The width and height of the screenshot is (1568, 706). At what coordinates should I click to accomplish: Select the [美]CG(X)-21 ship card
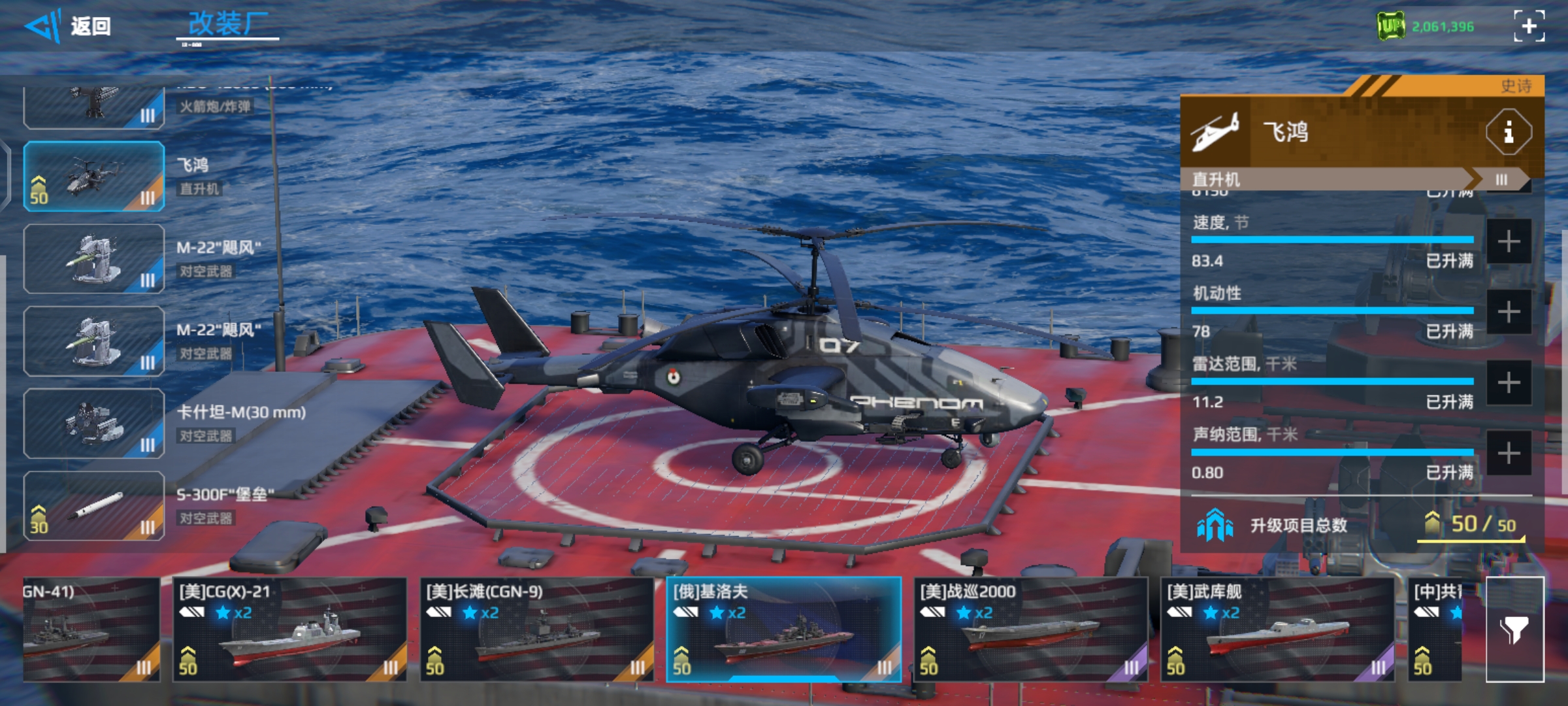(289, 630)
